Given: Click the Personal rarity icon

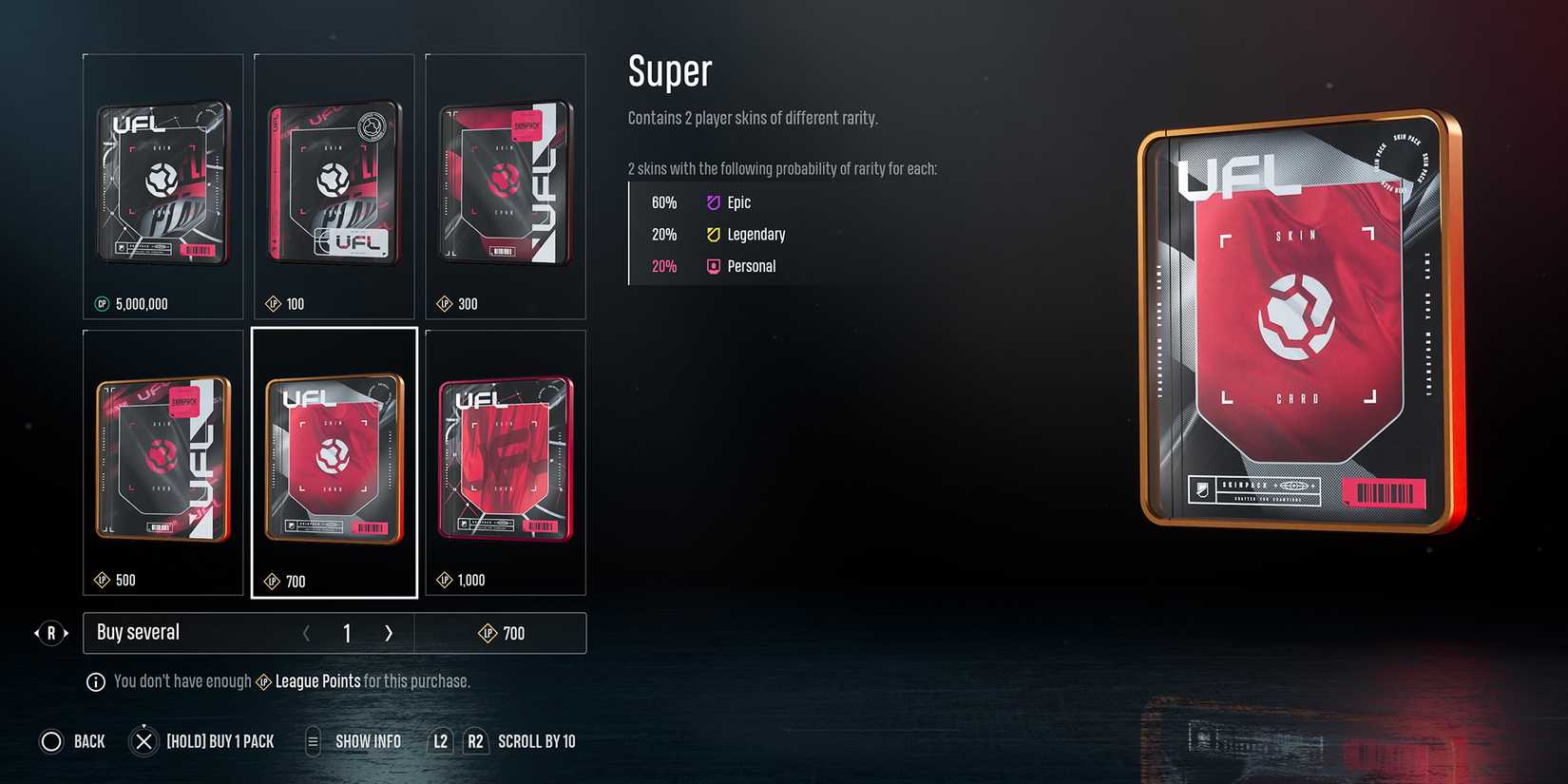Looking at the screenshot, I should [713, 266].
